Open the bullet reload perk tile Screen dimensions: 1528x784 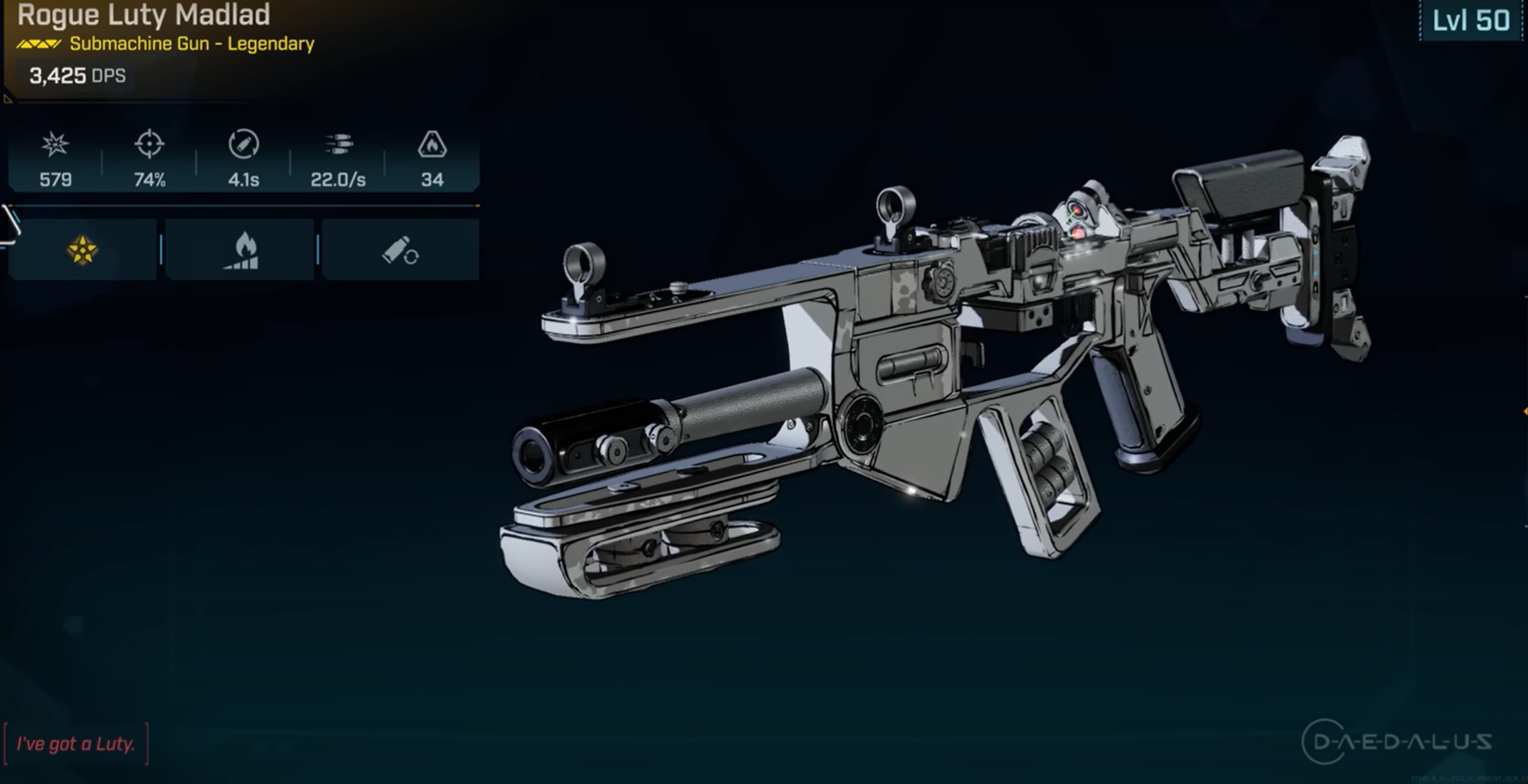click(x=401, y=250)
